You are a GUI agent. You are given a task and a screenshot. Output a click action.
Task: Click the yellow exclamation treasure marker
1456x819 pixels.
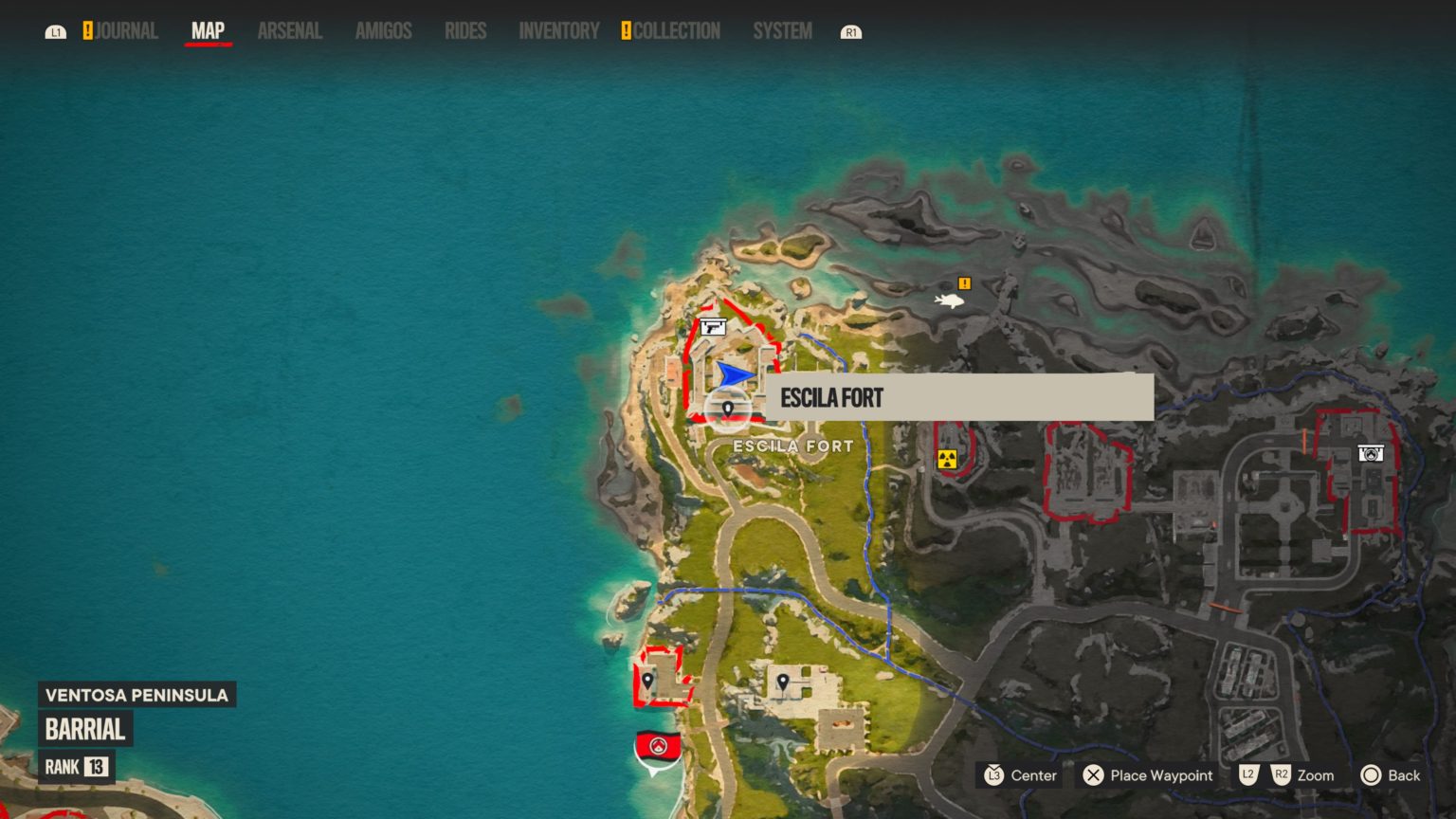point(965,282)
